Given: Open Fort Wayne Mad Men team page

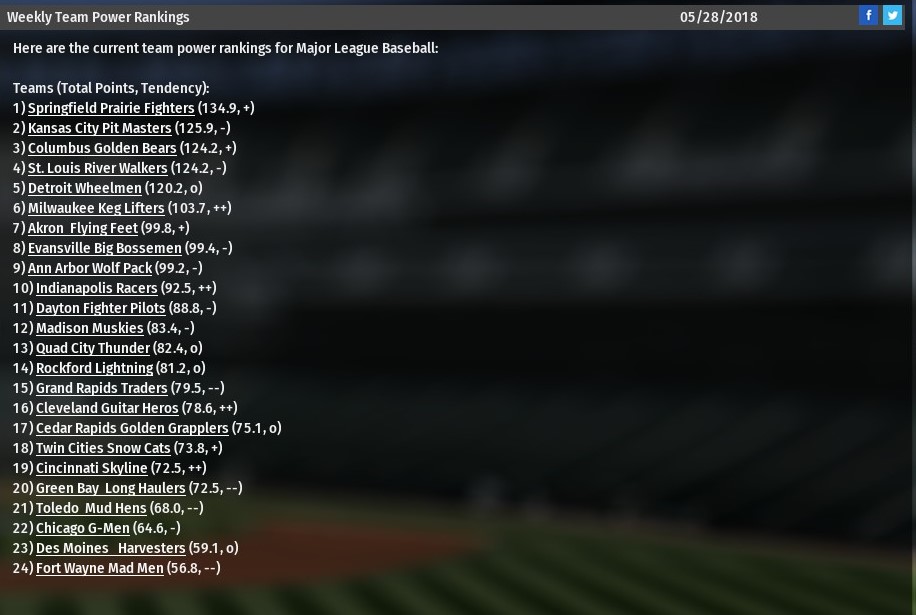Looking at the screenshot, I should point(99,568).
